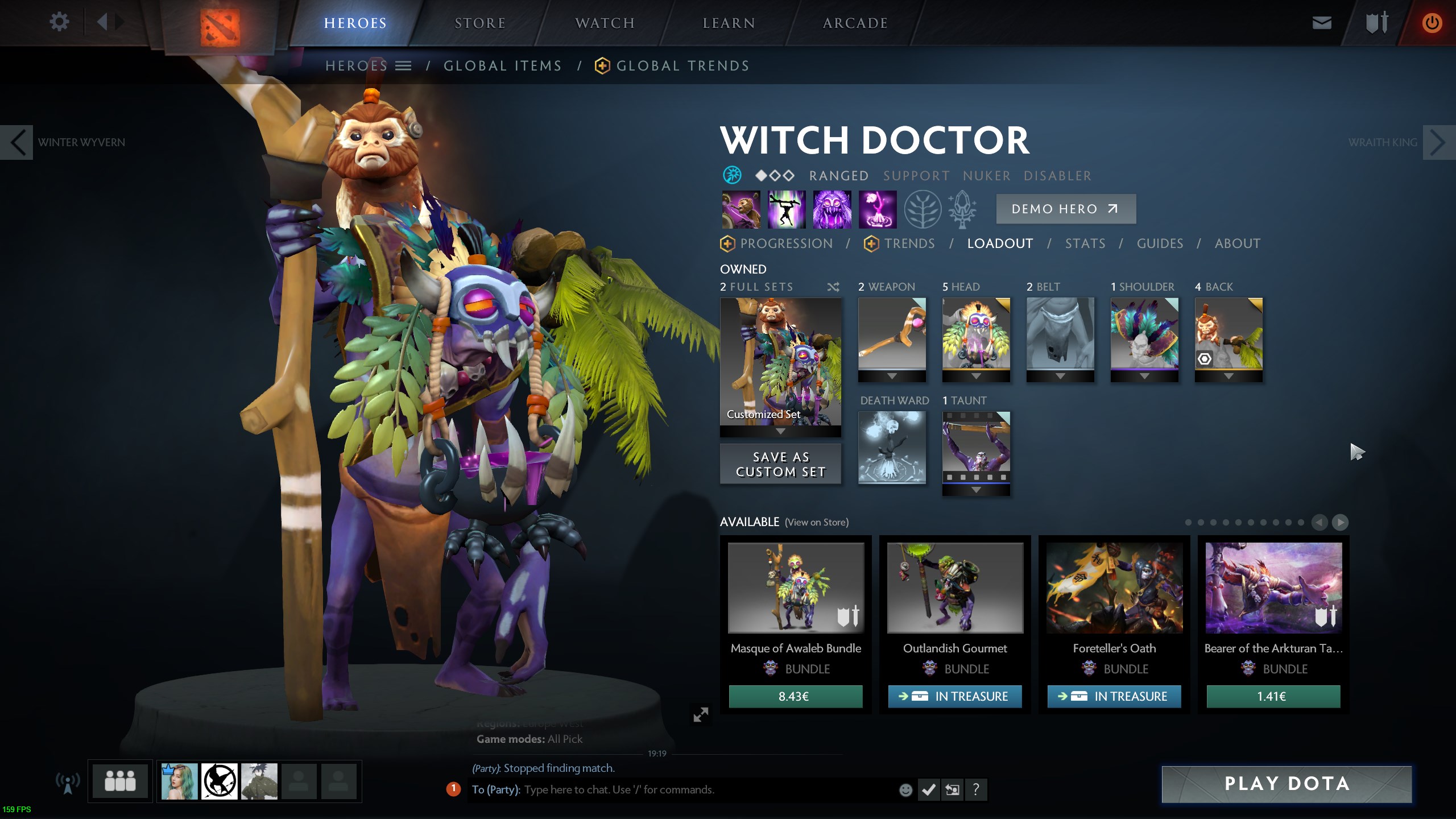Show next page of available items

(1340, 522)
